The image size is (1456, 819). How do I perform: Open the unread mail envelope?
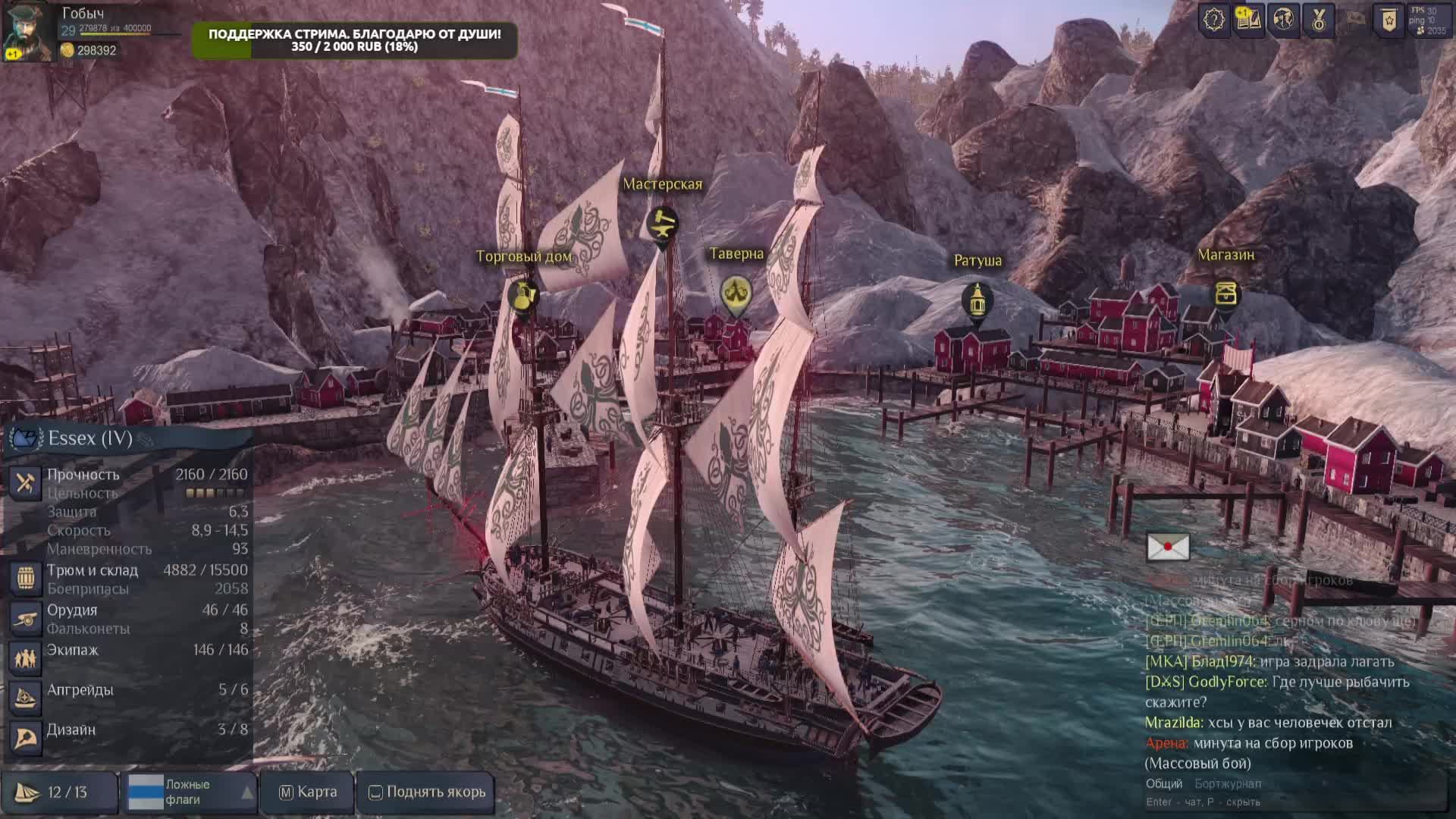[x=1168, y=547]
